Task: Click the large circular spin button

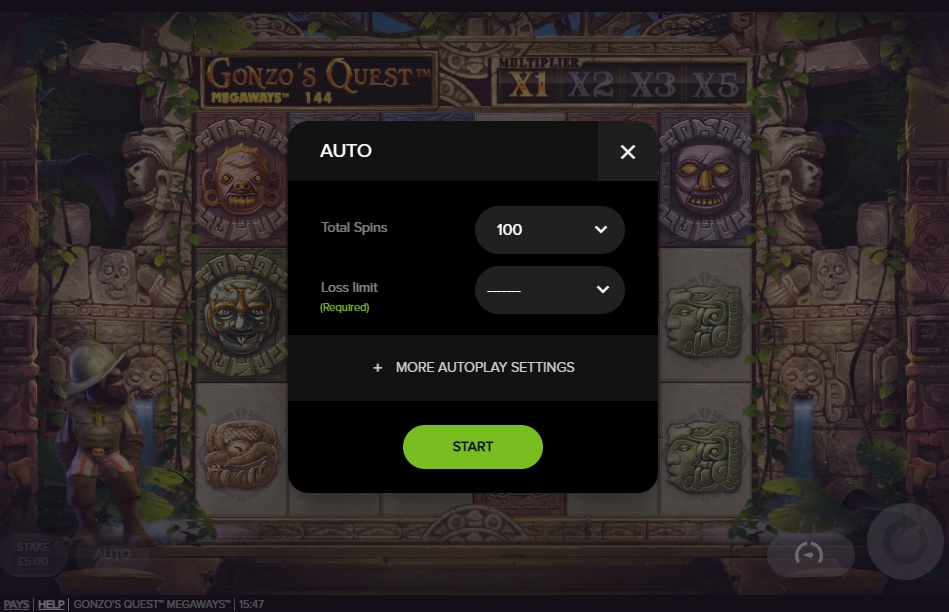Action: coord(905,542)
